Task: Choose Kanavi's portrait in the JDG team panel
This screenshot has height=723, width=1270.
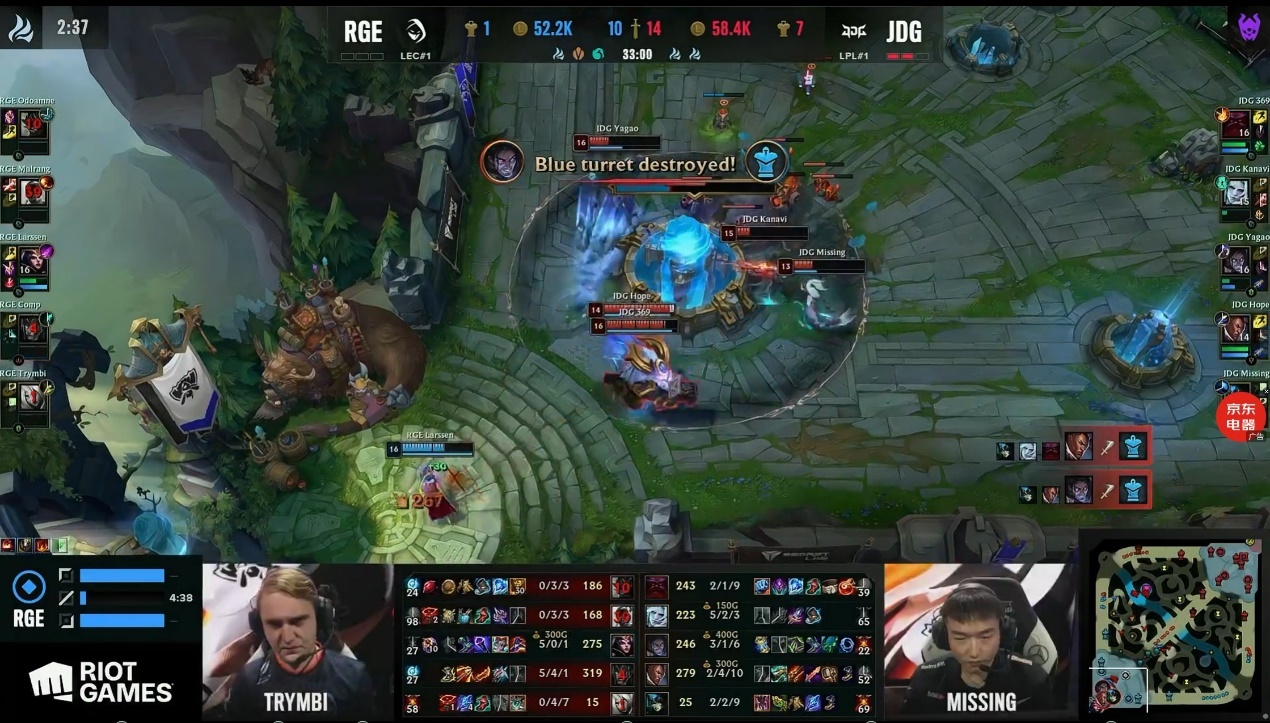Action: pyautogui.click(x=1236, y=192)
